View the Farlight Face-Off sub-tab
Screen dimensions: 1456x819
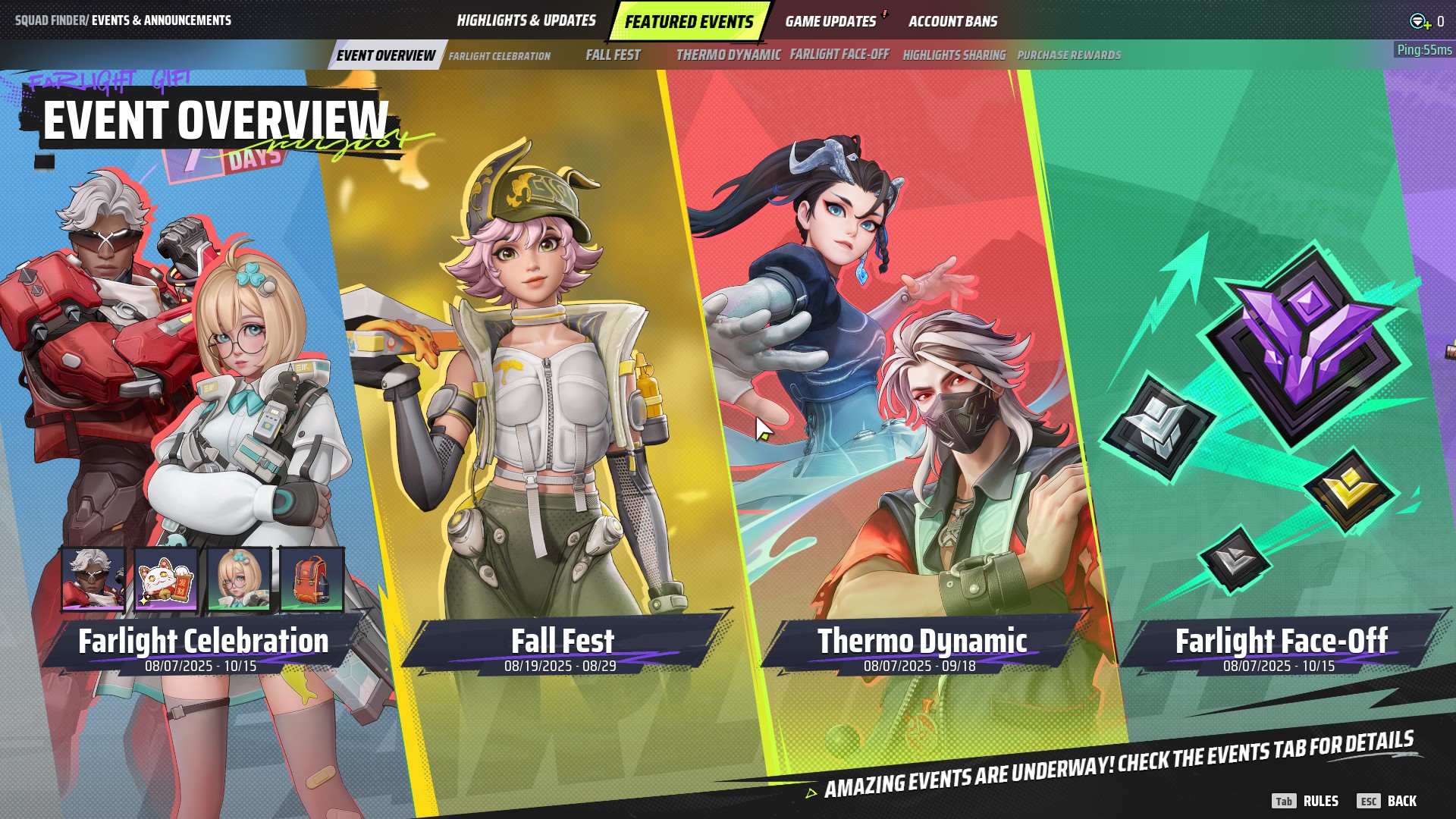[839, 55]
